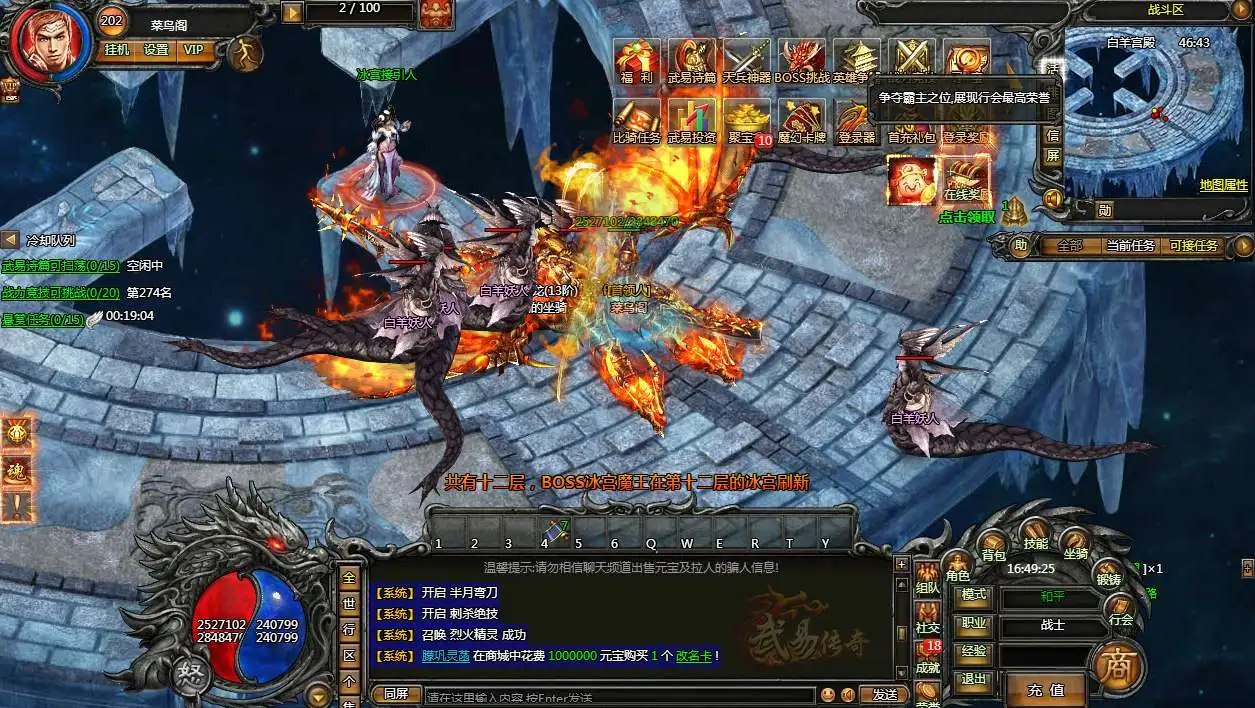The width and height of the screenshot is (1255, 708).
Task: Click the 充值 recharge button
Action: [x=1045, y=690]
